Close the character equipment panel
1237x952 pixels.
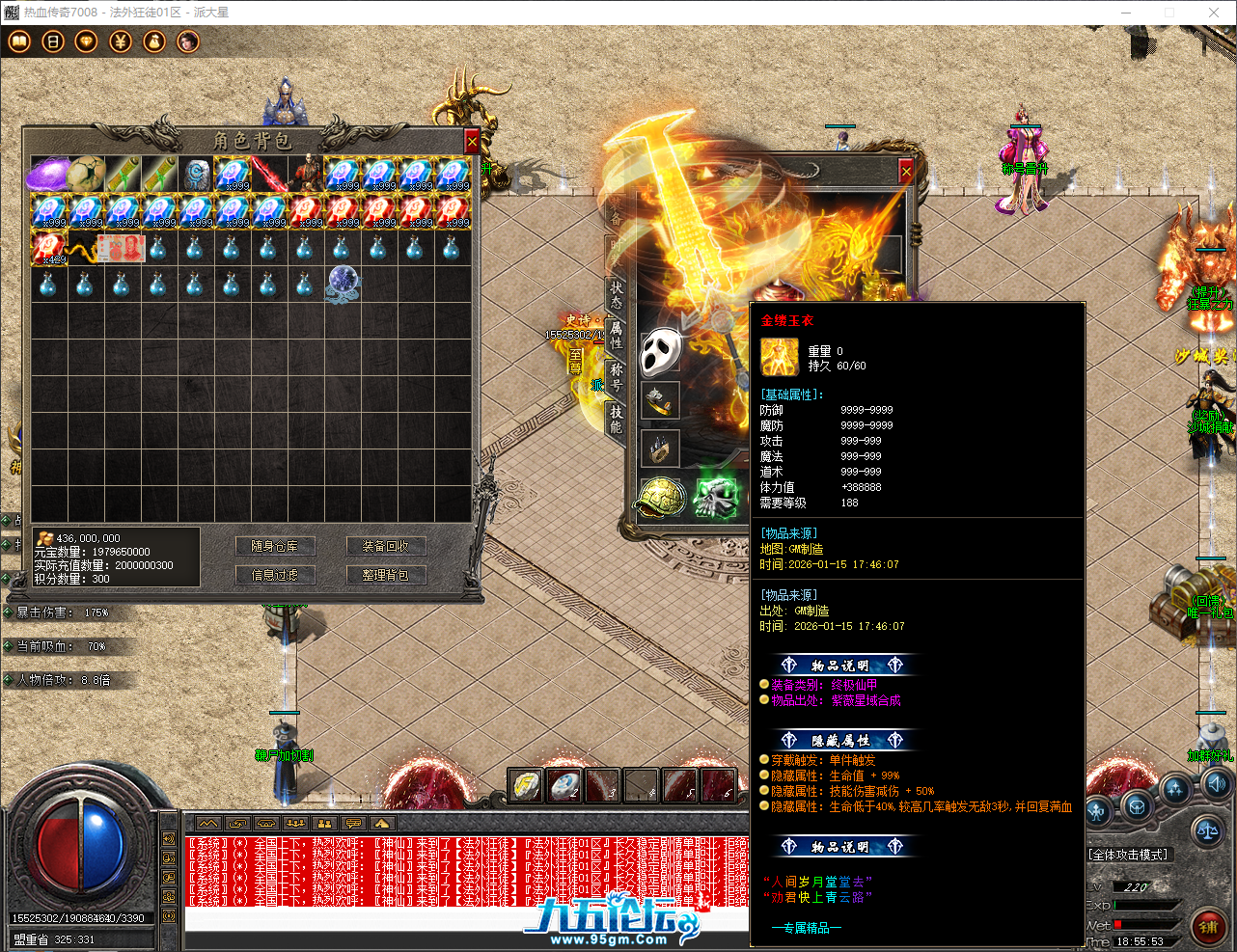(x=906, y=172)
